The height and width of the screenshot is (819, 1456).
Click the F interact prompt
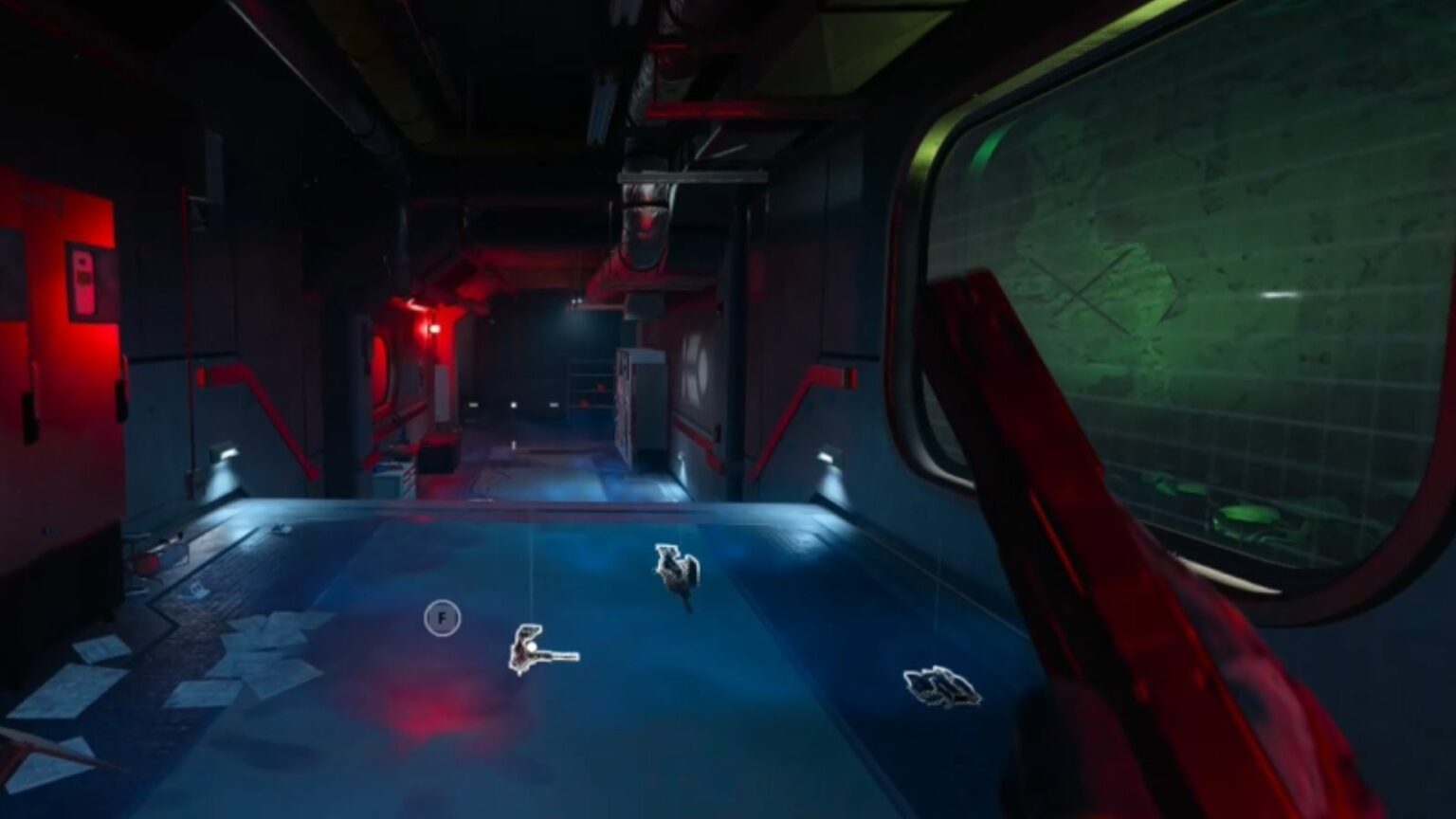coord(442,617)
